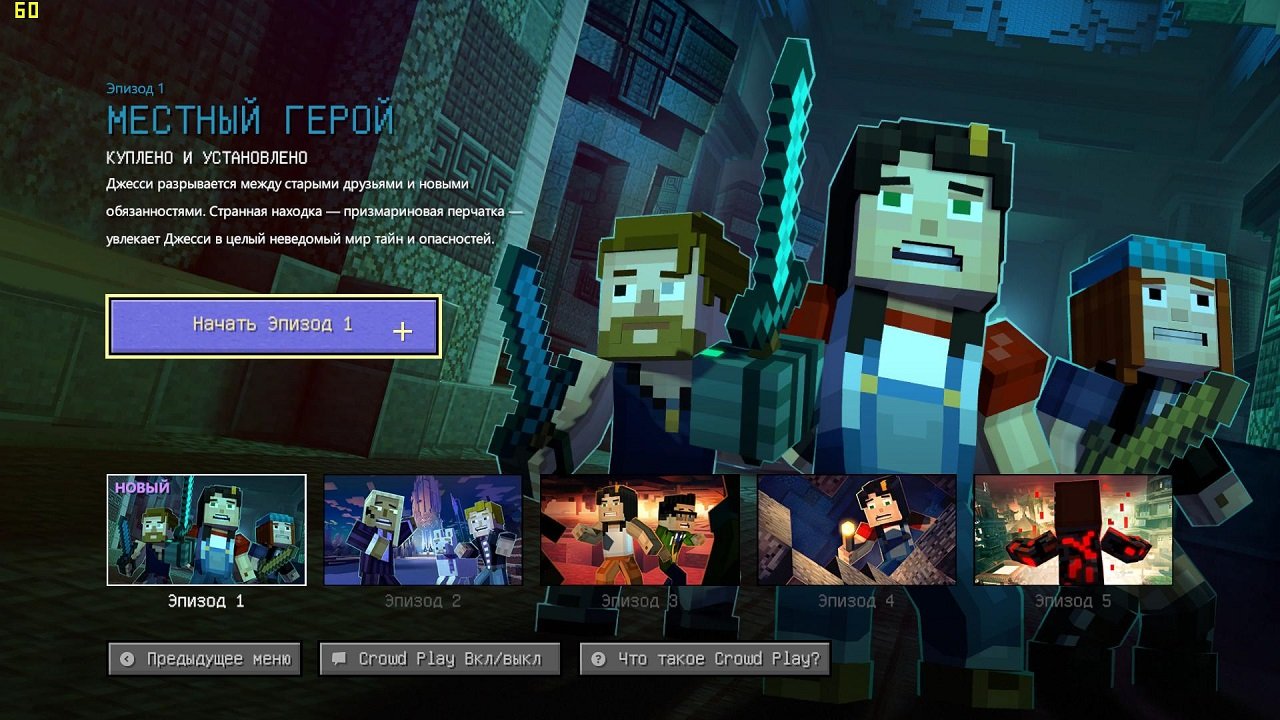This screenshot has height=720, width=1280.
Task: Toggle Crowd Play Вкл/выкл
Action: pyautogui.click(x=440, y=658)
